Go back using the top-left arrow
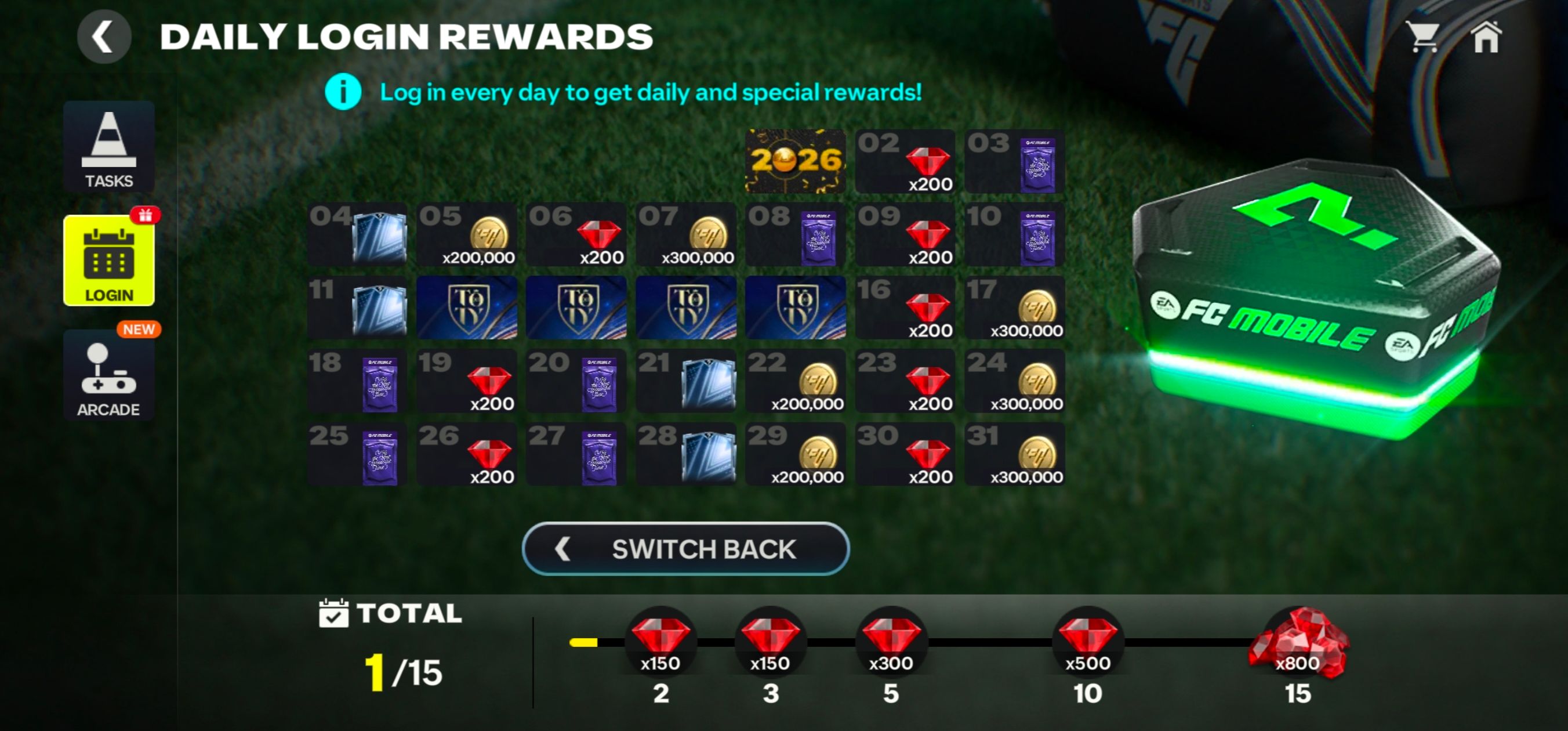 point(103,37)
